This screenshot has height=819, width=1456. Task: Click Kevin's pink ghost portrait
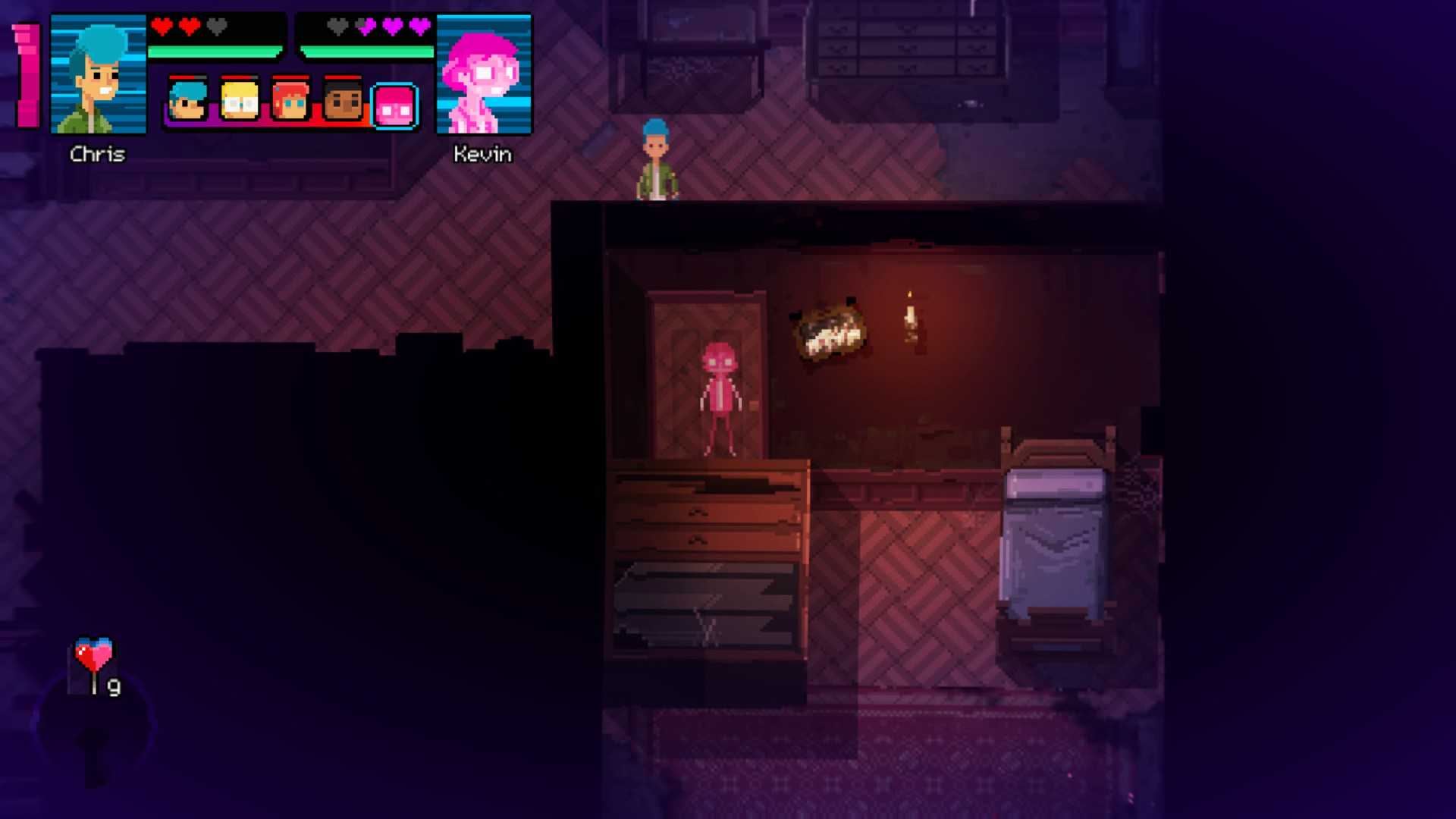[484, 74]
